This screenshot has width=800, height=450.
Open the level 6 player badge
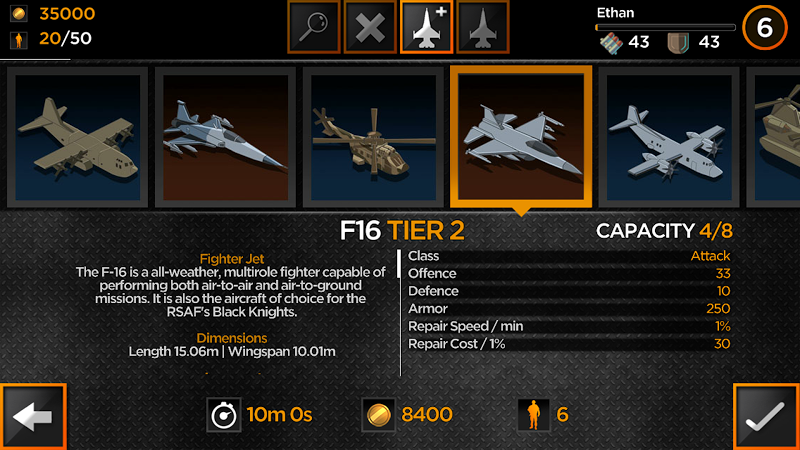764,28
